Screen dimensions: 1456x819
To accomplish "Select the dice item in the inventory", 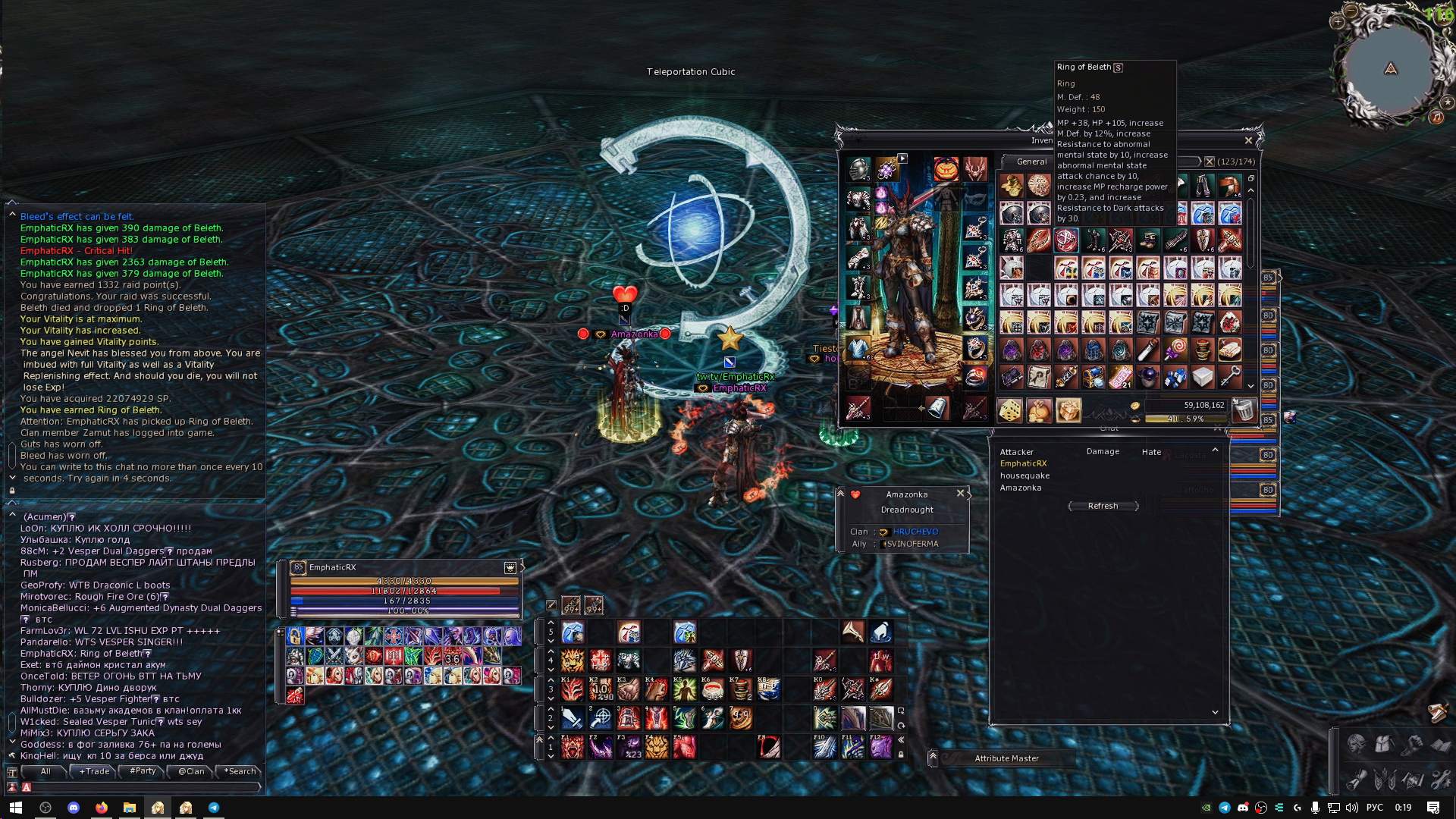I will [1010, 410].
